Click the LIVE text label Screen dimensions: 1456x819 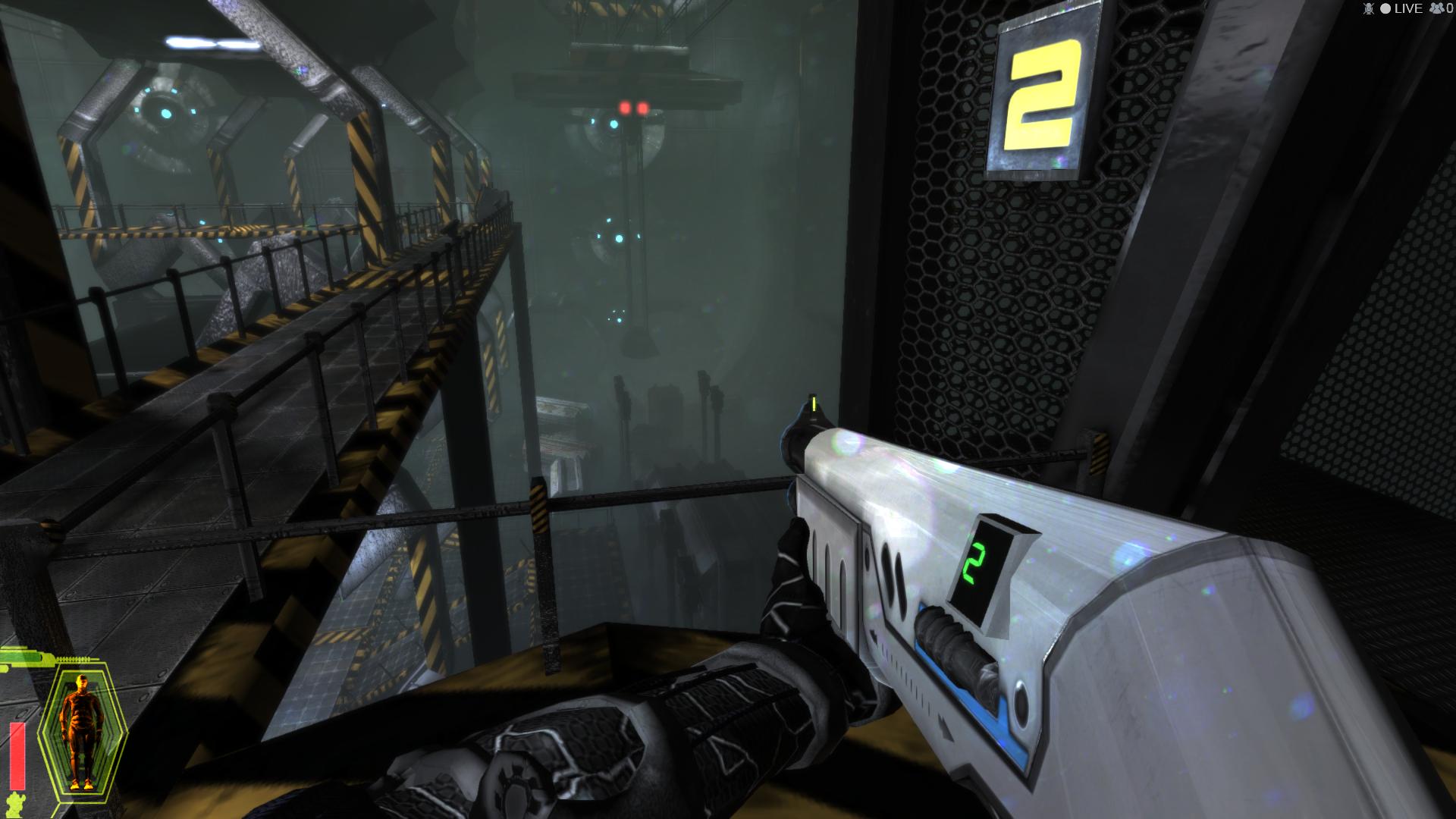point(1409,8)
